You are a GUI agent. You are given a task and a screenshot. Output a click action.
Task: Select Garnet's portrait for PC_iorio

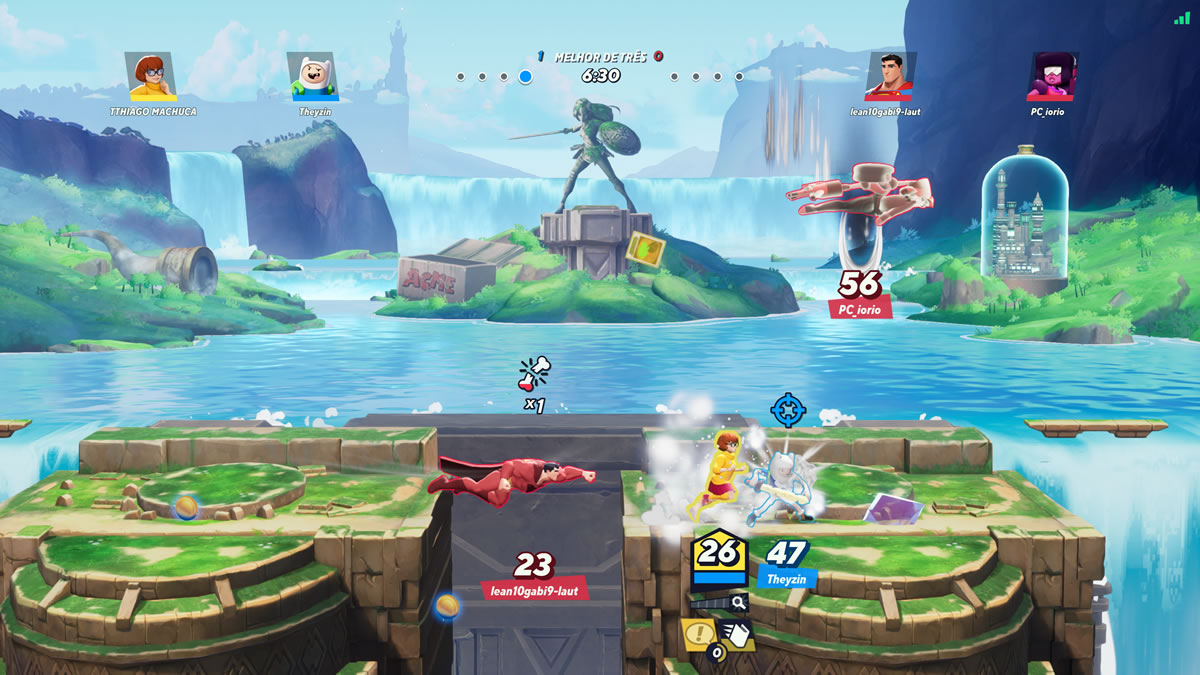tap(1051, 77)
